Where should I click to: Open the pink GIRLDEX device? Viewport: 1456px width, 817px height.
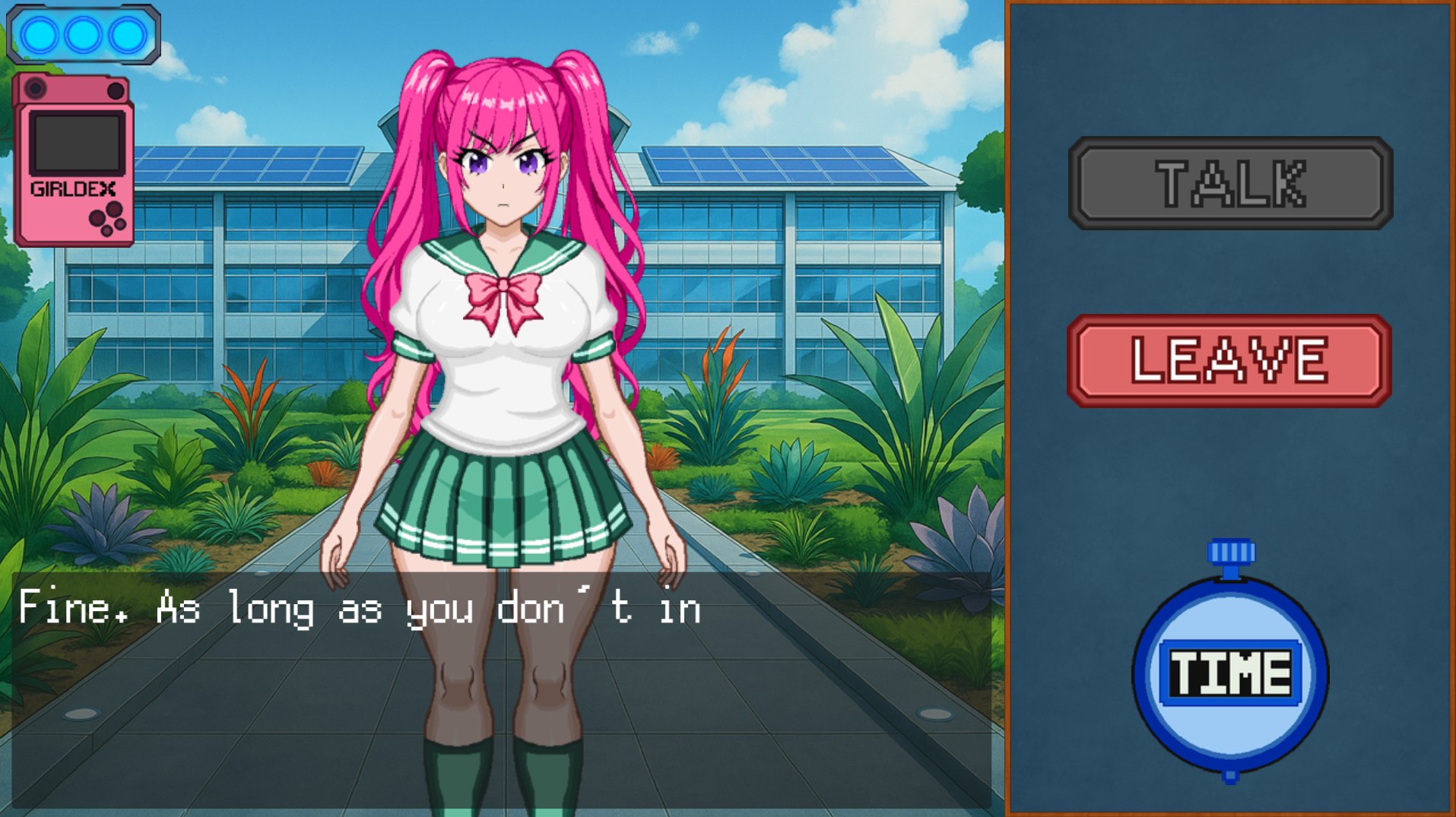[x=74, y=161]
